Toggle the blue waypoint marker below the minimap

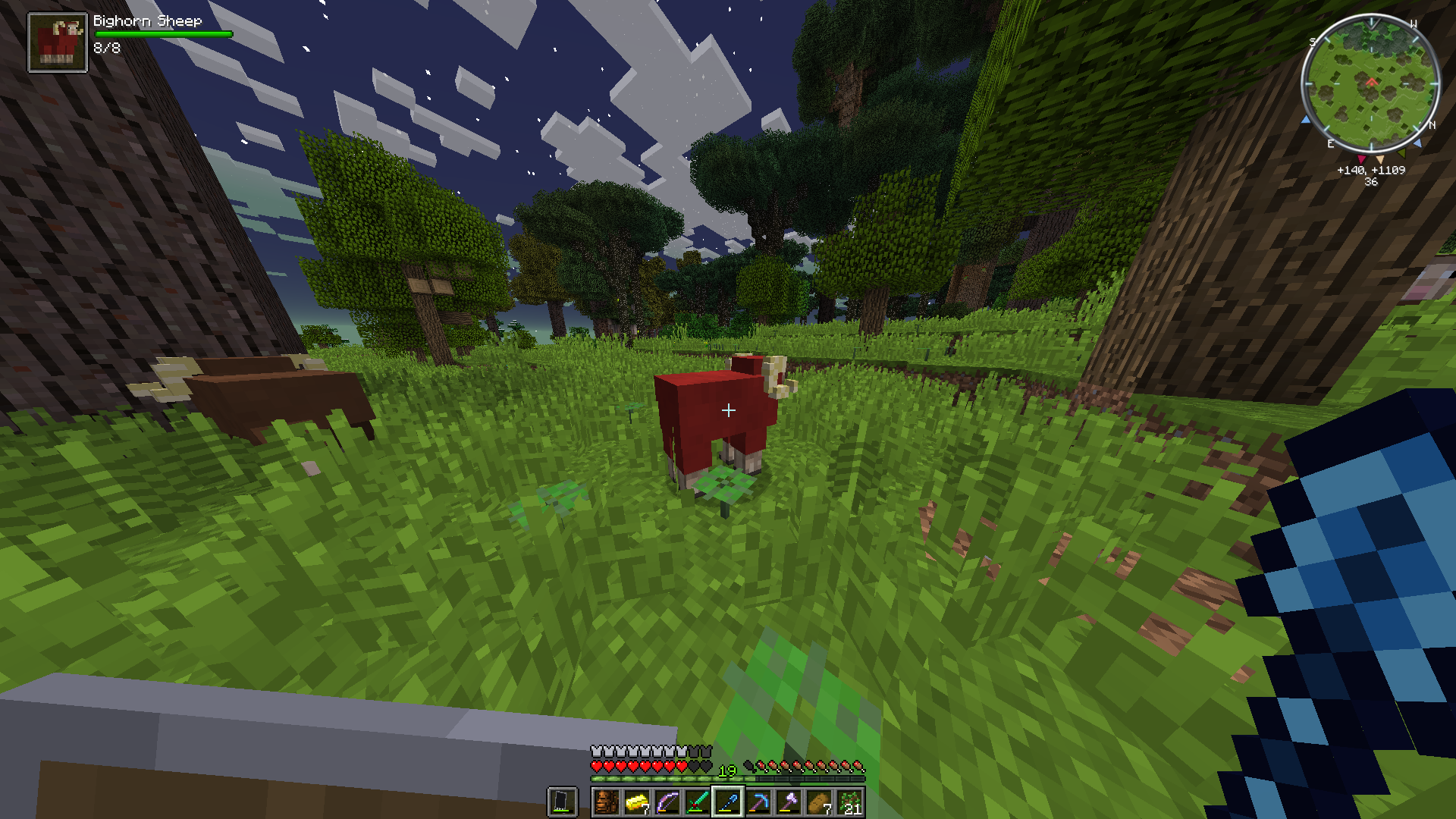tap(1418, 144)
